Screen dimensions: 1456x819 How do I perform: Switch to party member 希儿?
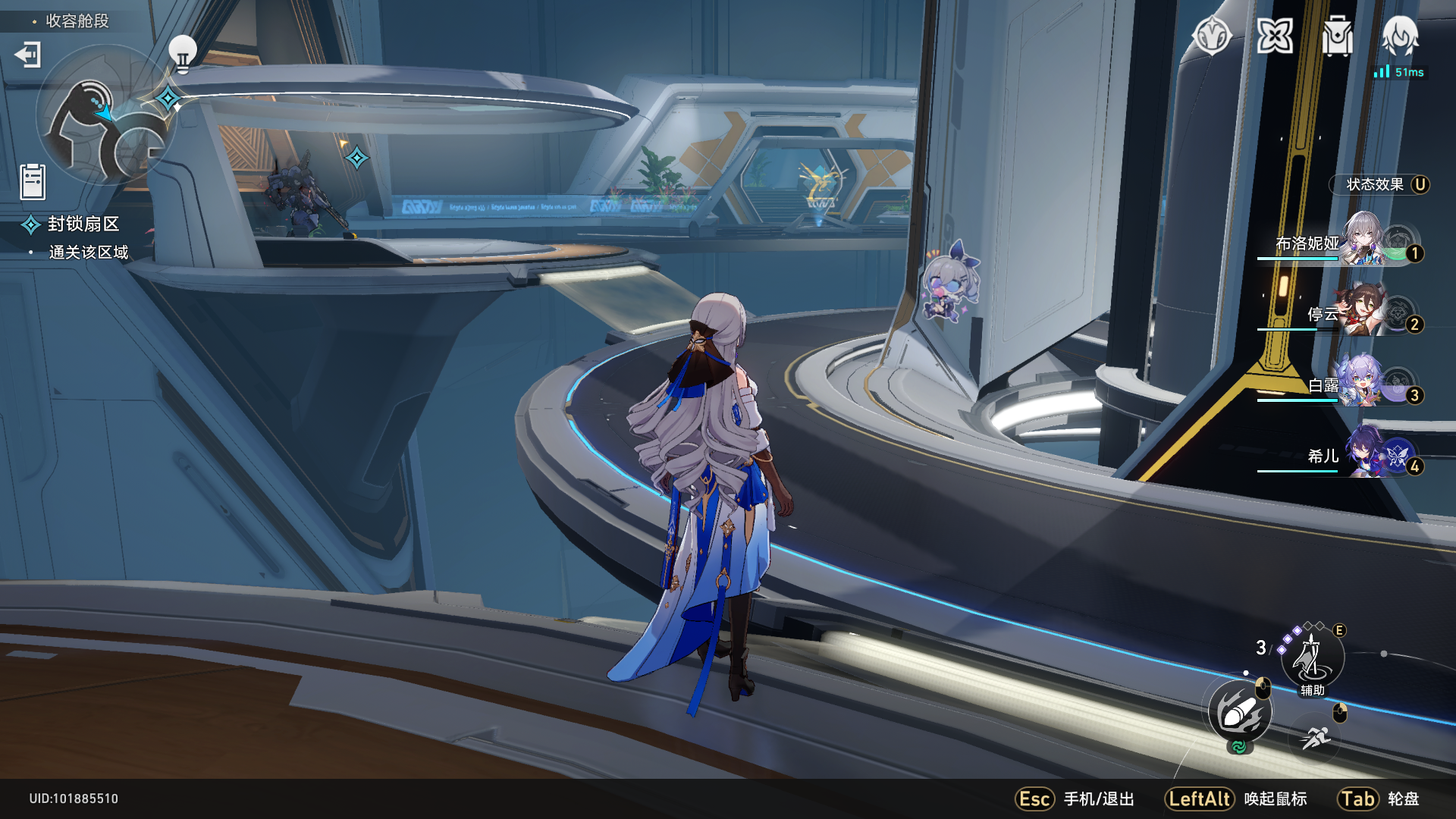tap(1341, 456)
